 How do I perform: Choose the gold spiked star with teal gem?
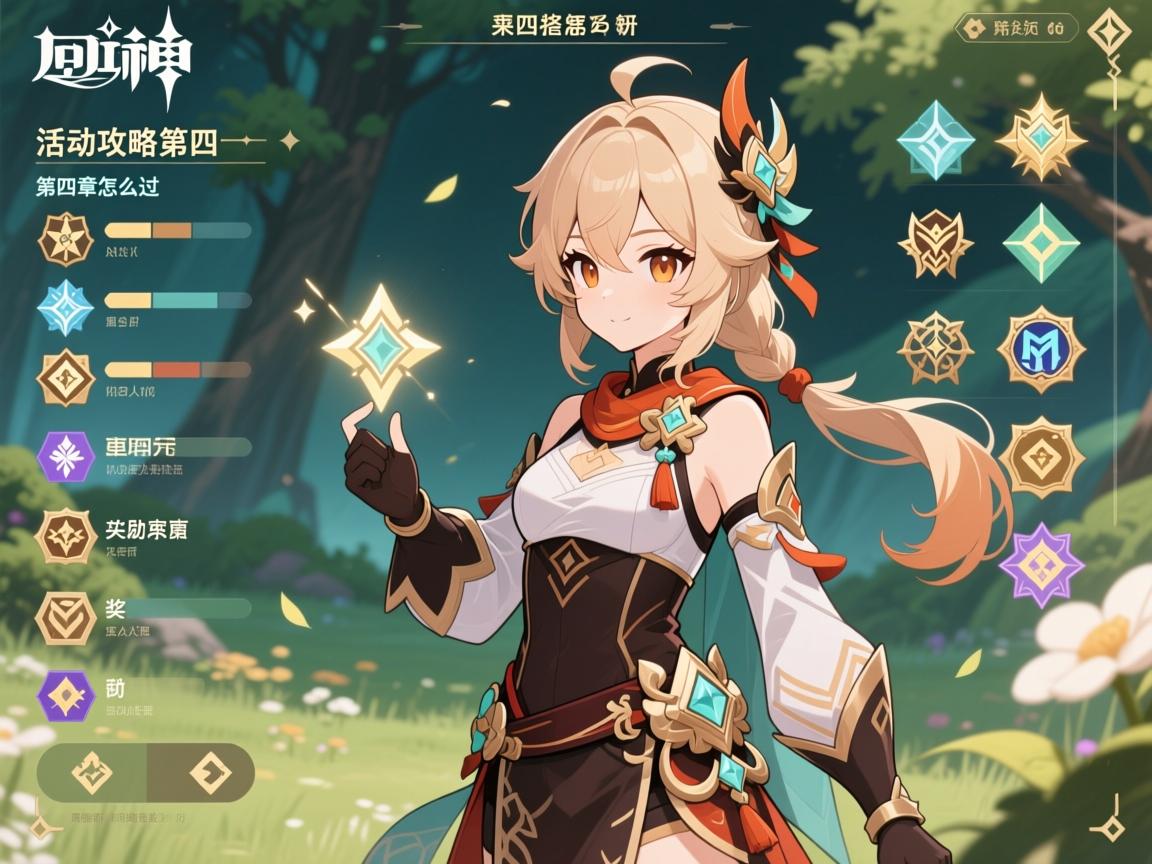tap(1041, 138)
